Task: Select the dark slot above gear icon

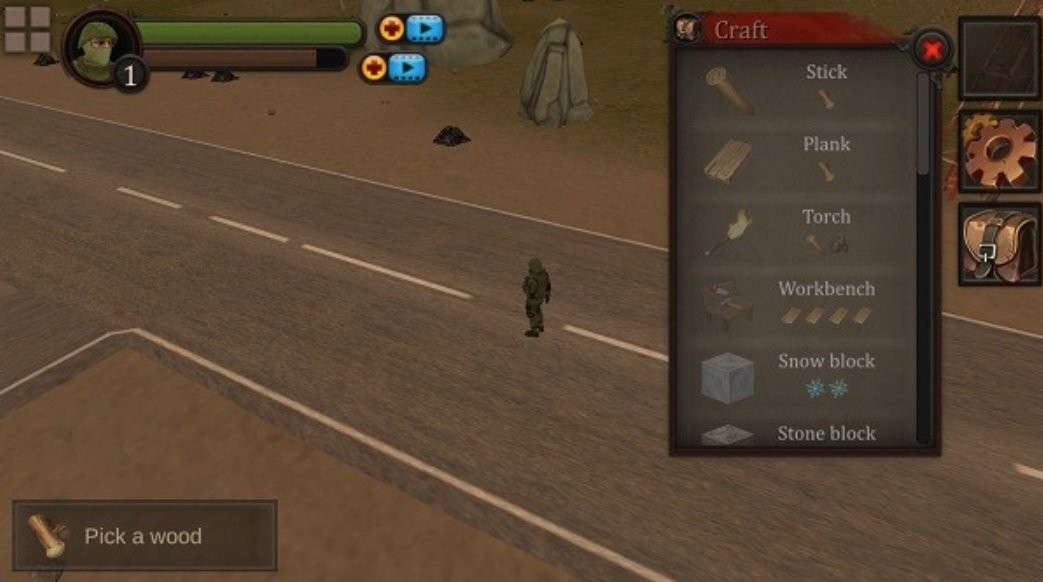Action: tap(998, 58)
